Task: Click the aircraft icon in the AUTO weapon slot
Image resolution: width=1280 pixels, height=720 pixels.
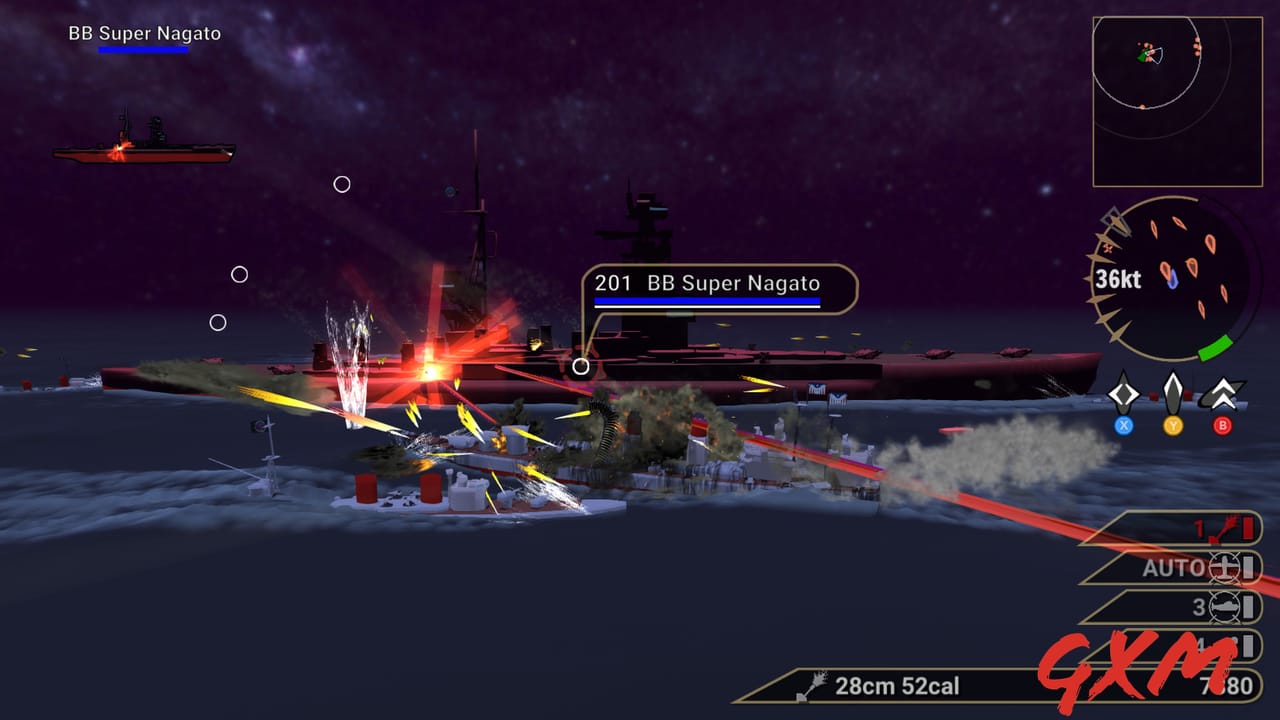Action: 1227,567
